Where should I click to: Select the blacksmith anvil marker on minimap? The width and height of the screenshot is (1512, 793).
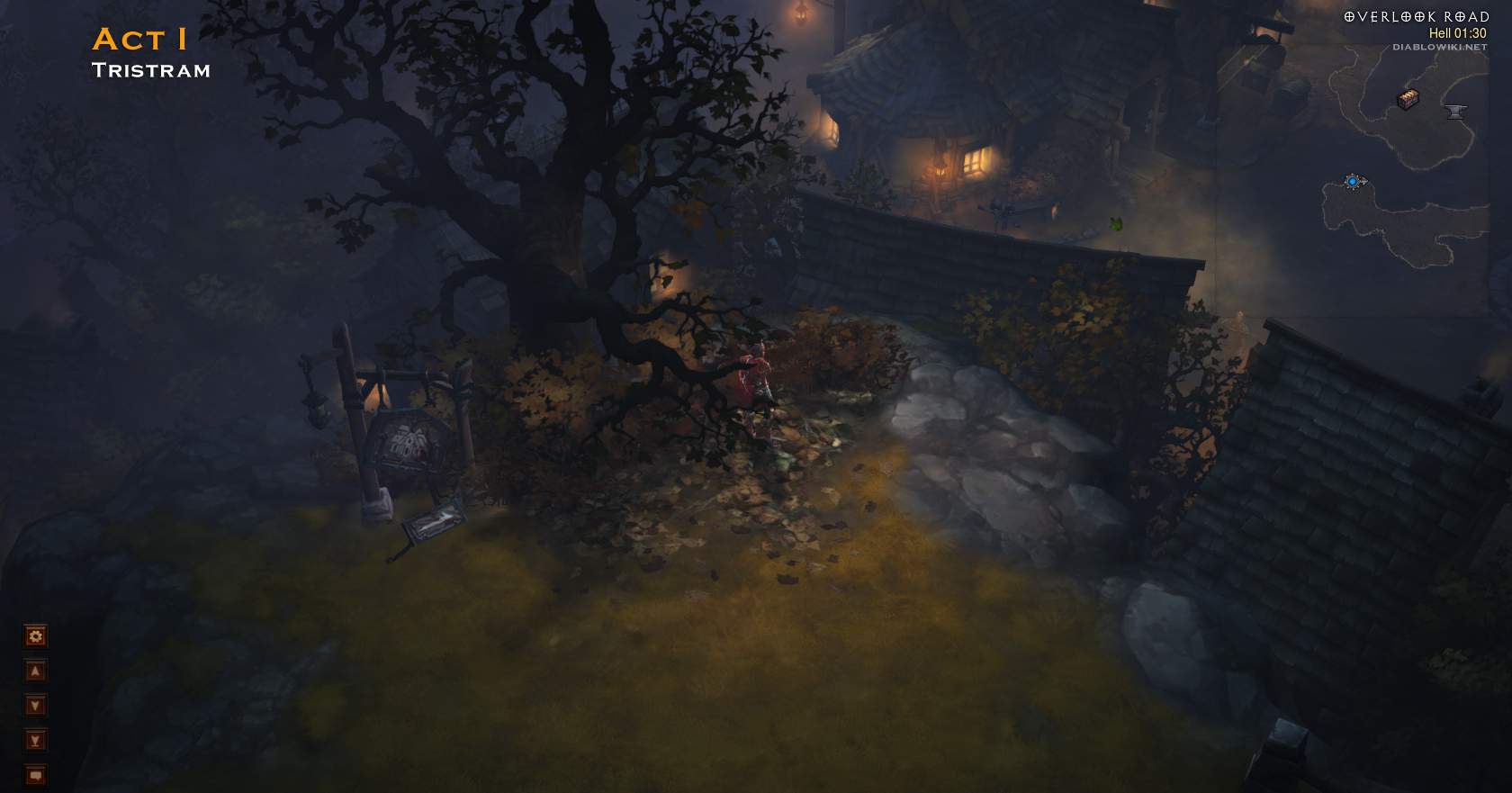click(1455, 112)
